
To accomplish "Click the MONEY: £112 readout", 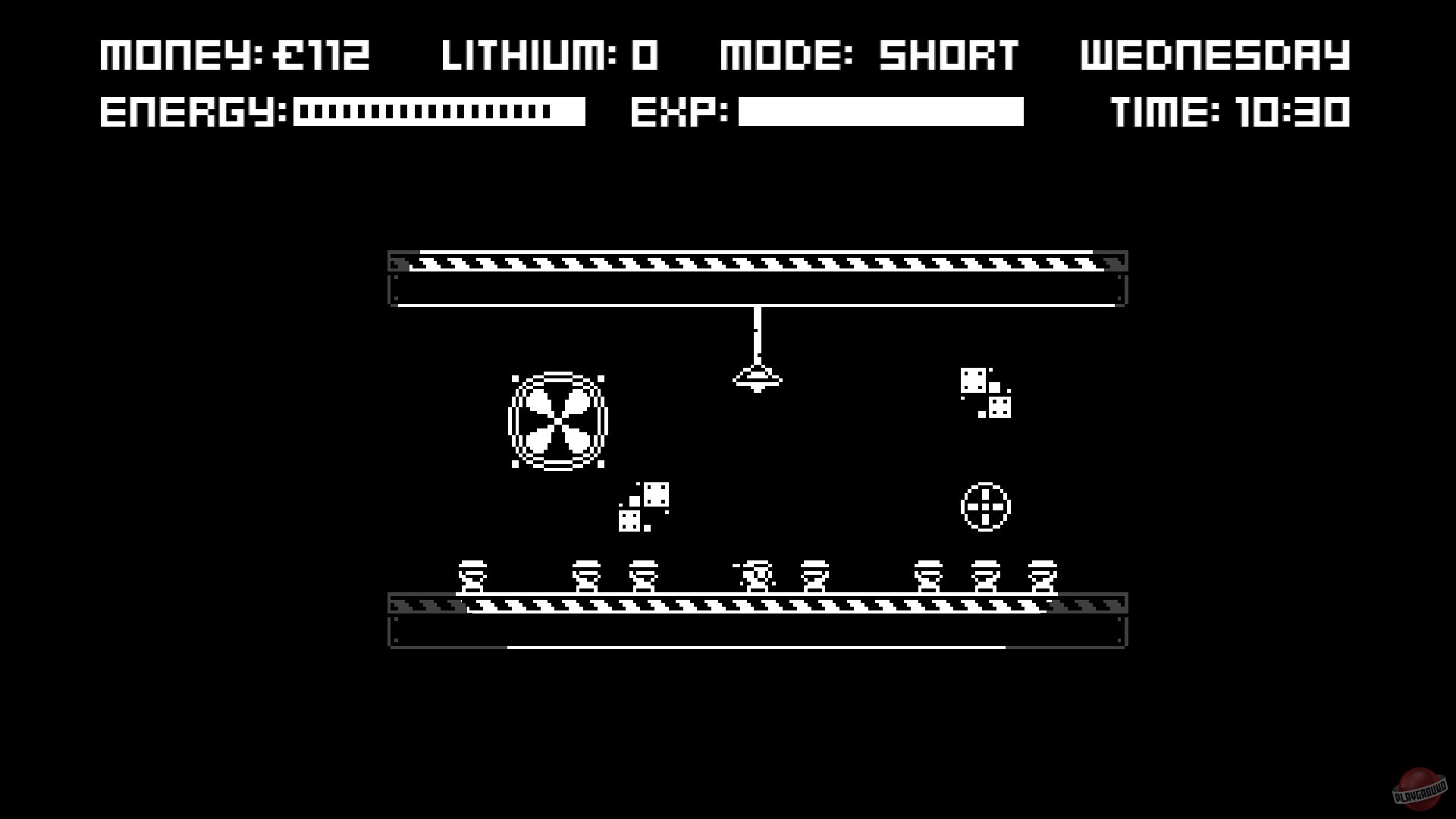I will coord(235,55).
